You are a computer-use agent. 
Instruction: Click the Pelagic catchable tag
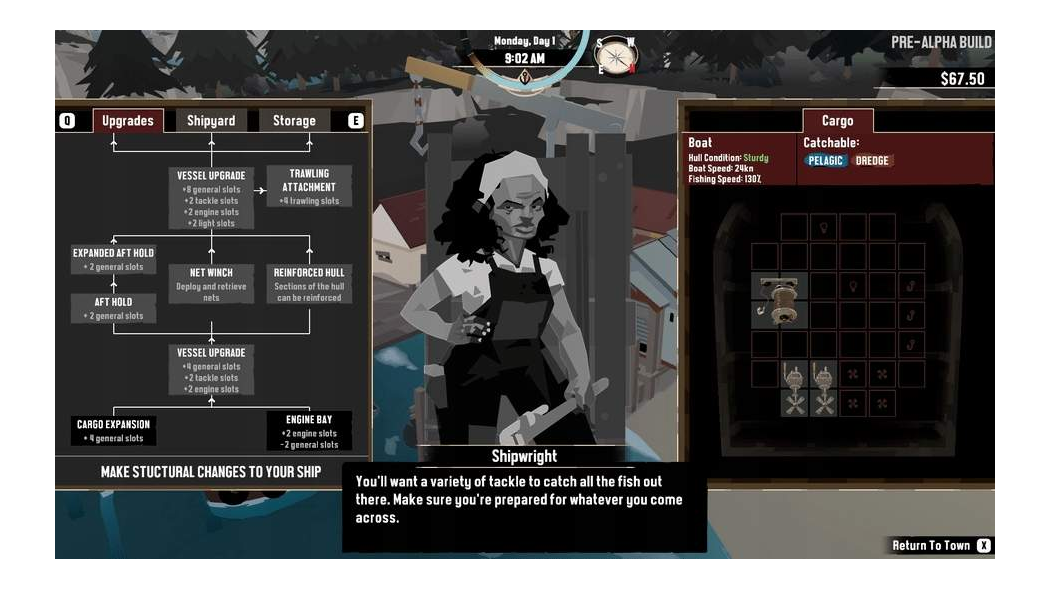click(826, 161)
